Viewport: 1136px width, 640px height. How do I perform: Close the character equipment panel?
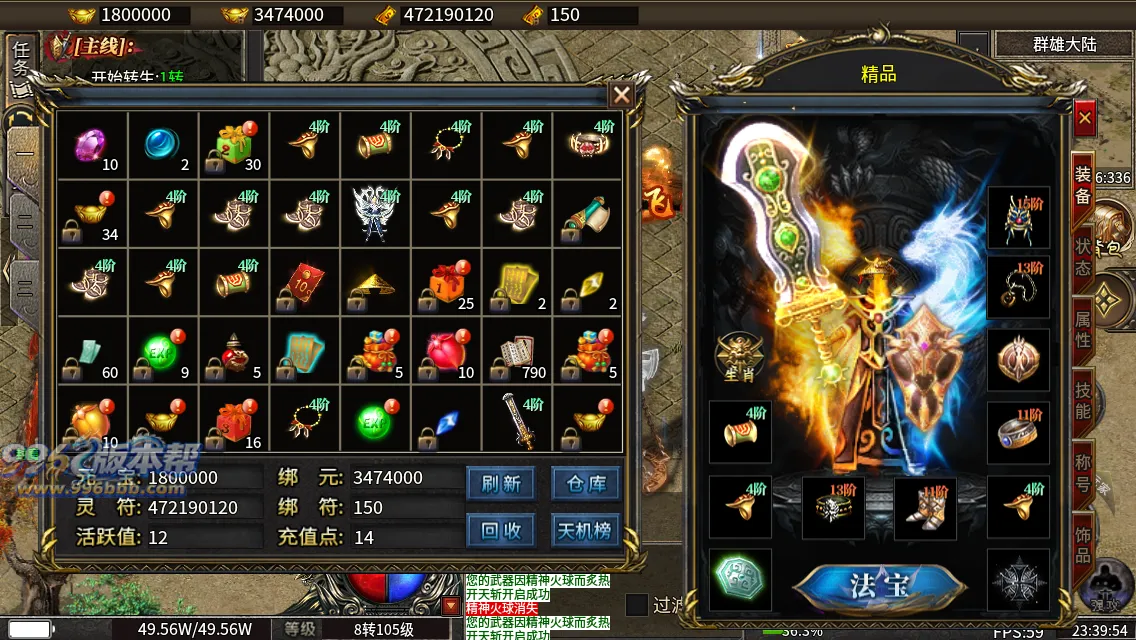tap(1085, 119)
